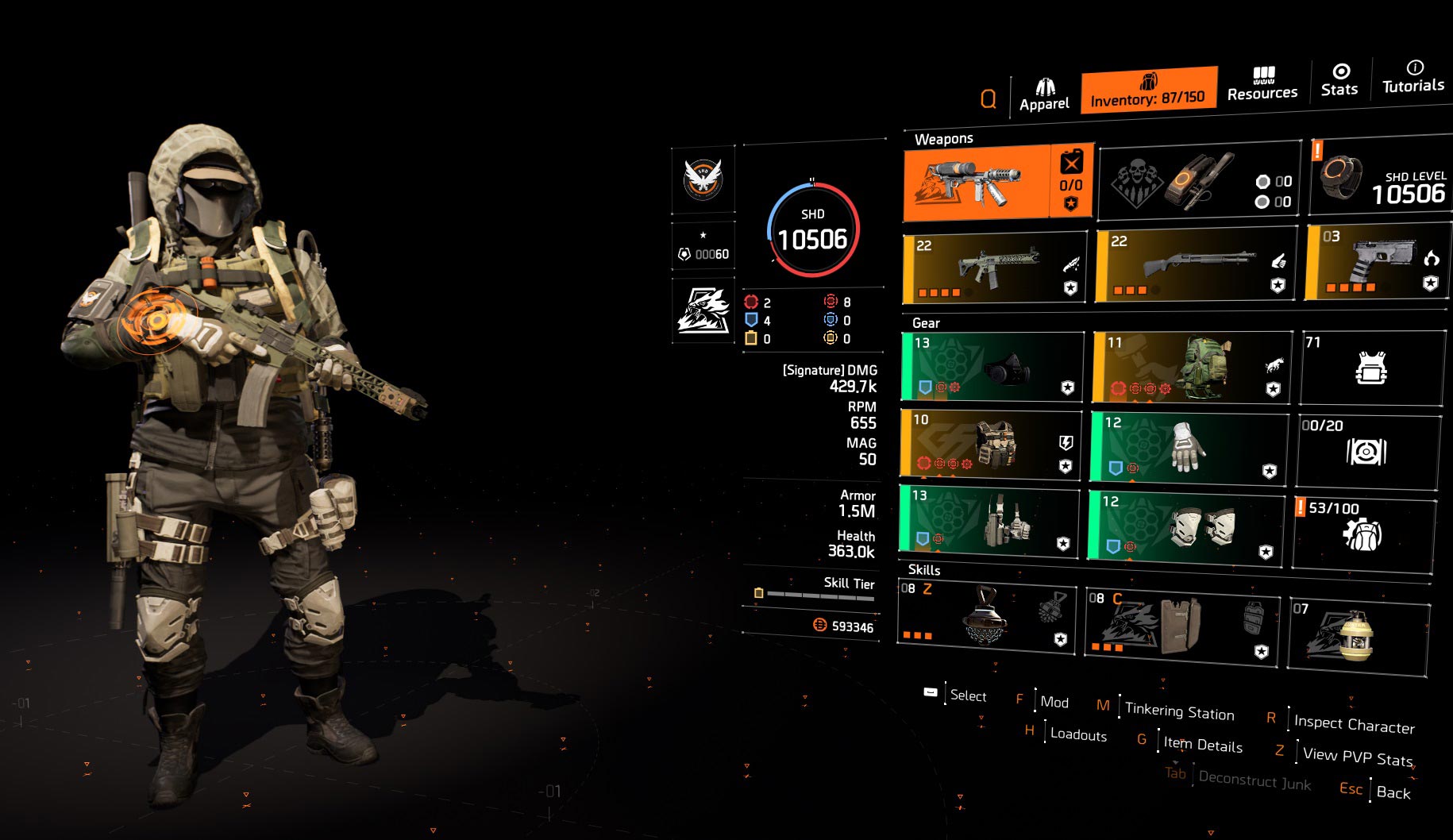Image resolution: width=1453 pixels, height=840 pixels.
Task: Open the hive skill slot
Action: 985,617
